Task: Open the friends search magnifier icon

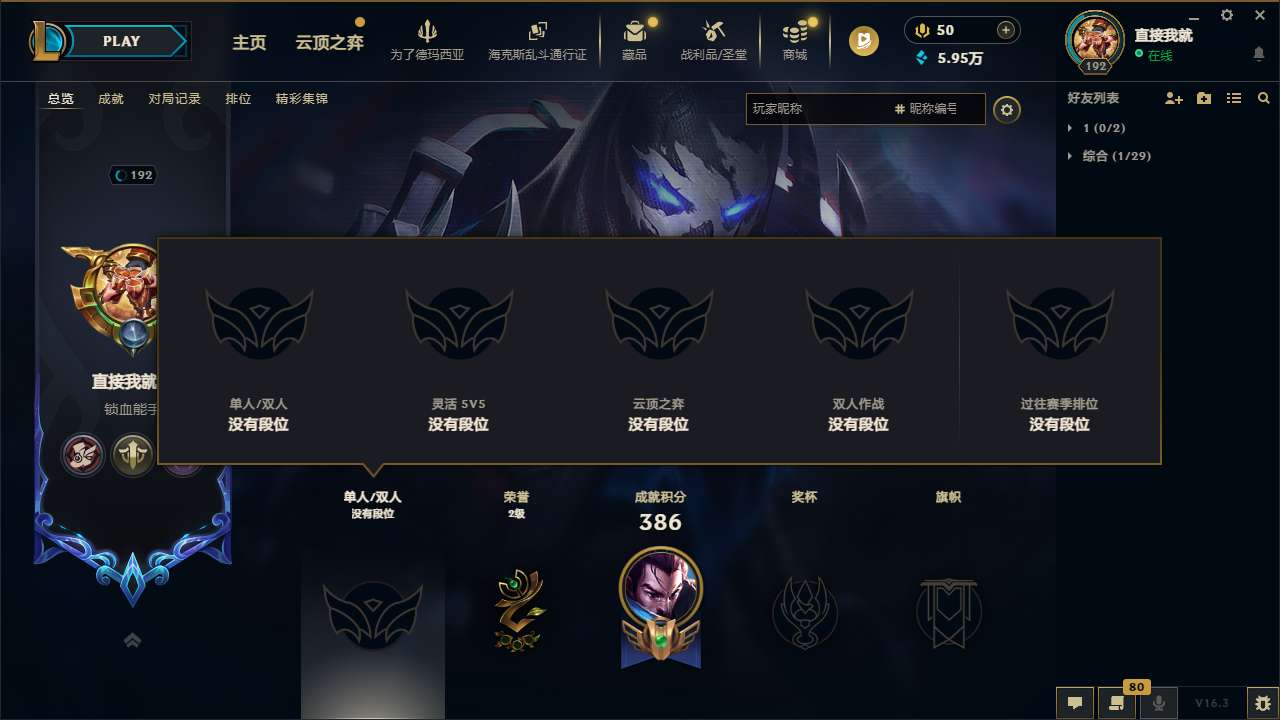Action: click(1263, 98)
